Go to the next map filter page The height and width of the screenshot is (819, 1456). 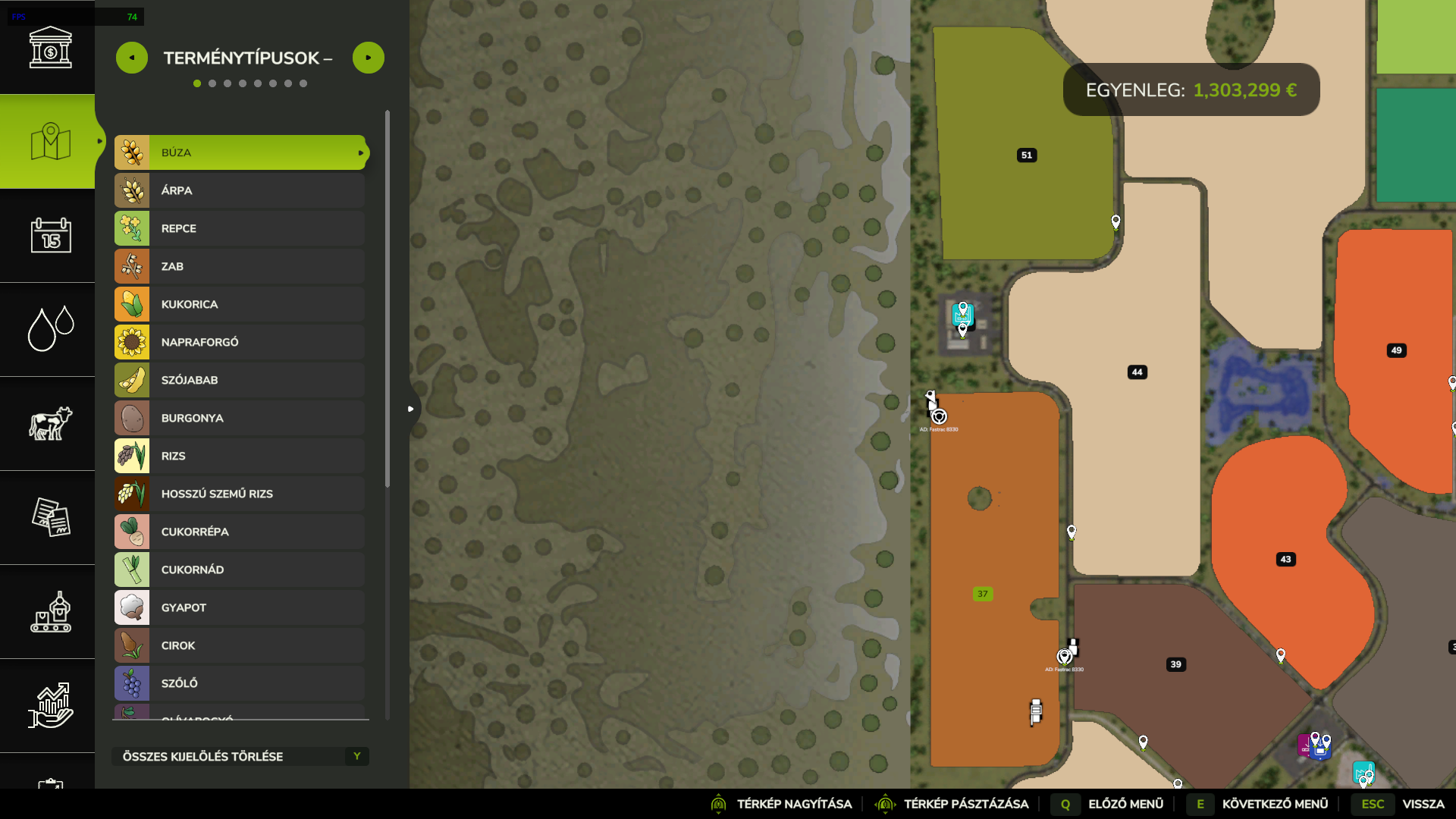tap(369, 58)
